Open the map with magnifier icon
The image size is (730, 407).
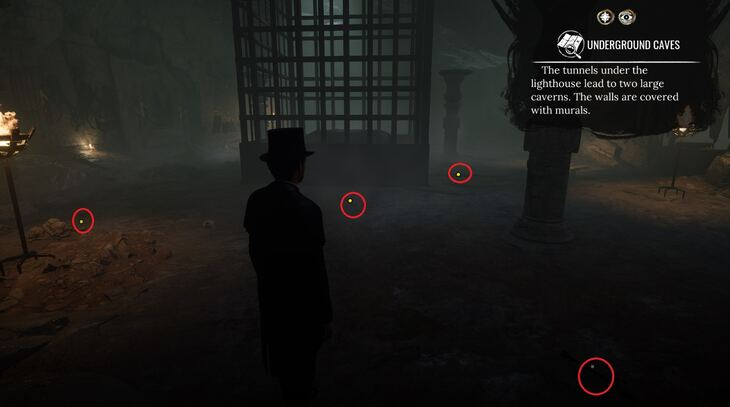[x=571, y=45]
